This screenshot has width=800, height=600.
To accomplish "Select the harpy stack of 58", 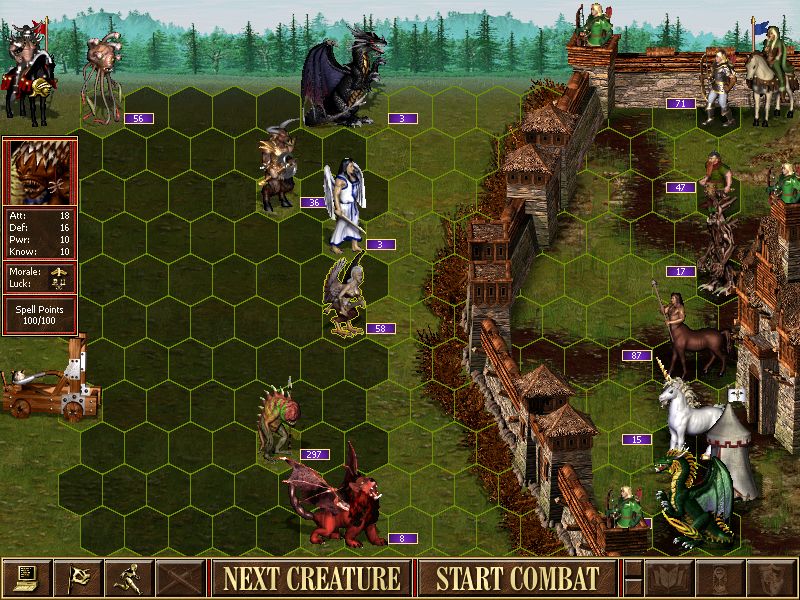I will (344, 295).
